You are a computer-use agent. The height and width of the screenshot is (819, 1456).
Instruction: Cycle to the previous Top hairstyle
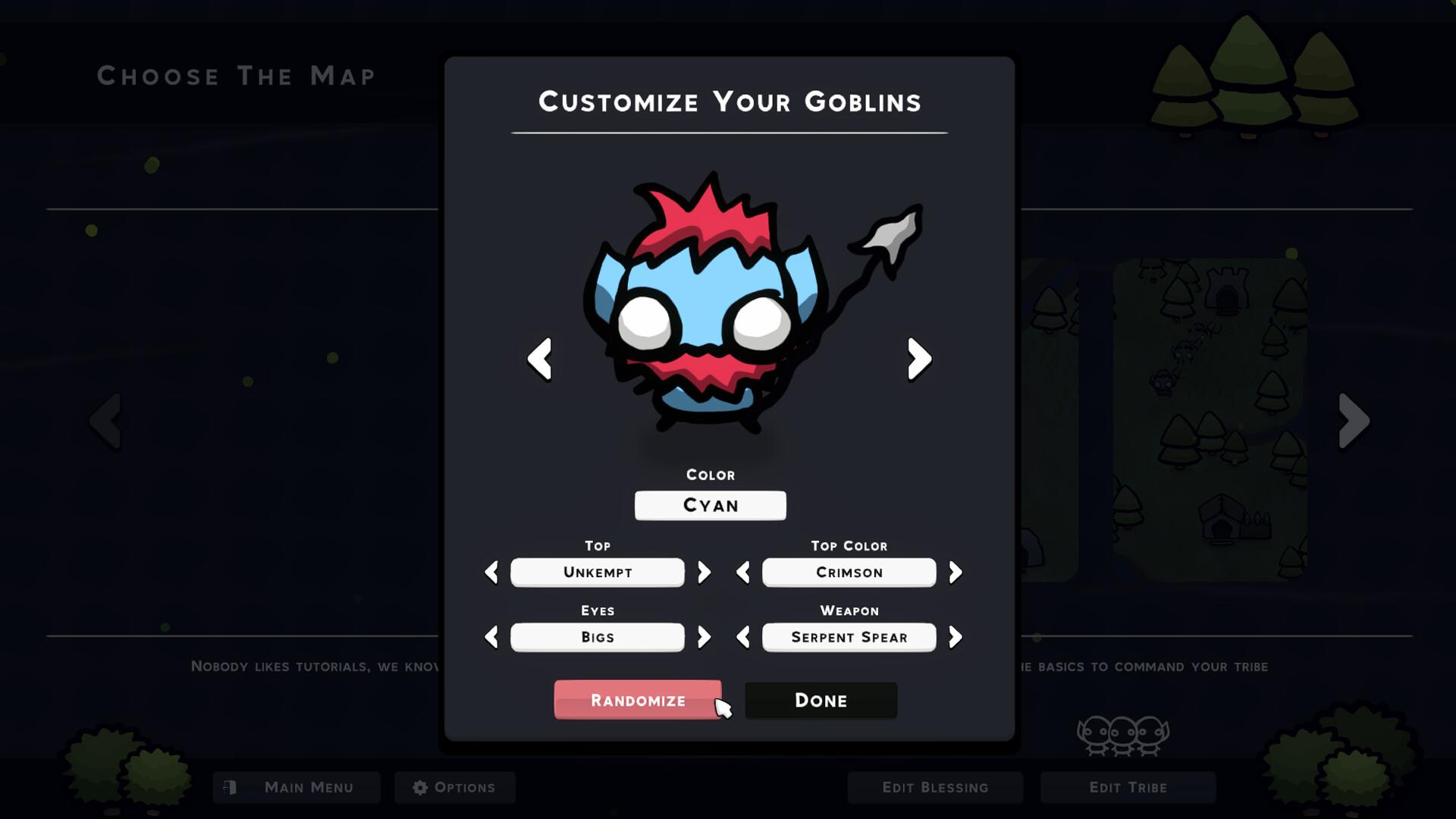[491, 573]
